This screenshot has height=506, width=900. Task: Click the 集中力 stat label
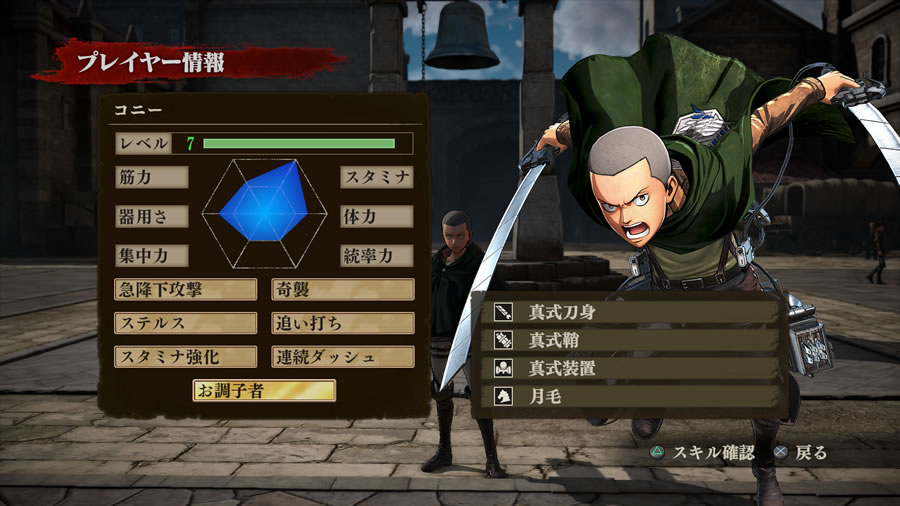pyautogui.click(x=151, y=255)
